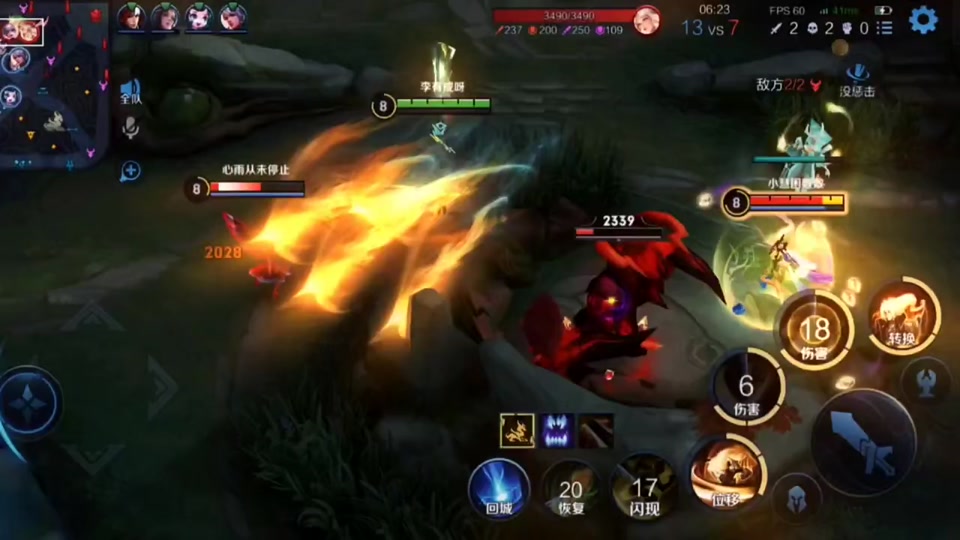Activate the 位移 dash skill
This screenshot has height=540, width=960.
click(x=724, y=473)
